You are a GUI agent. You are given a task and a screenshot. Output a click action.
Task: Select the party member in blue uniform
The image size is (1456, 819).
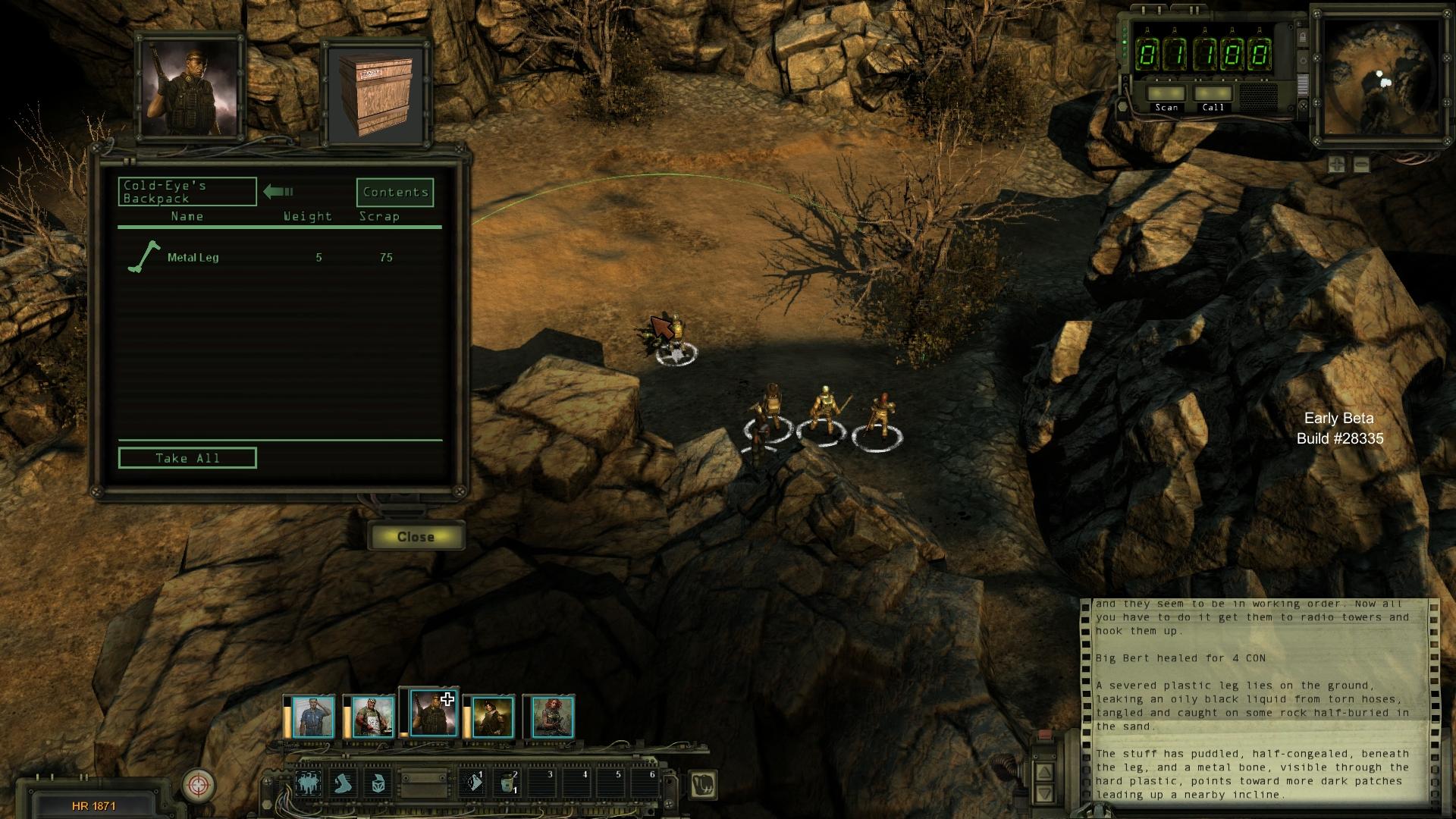[x=312, y=717]
